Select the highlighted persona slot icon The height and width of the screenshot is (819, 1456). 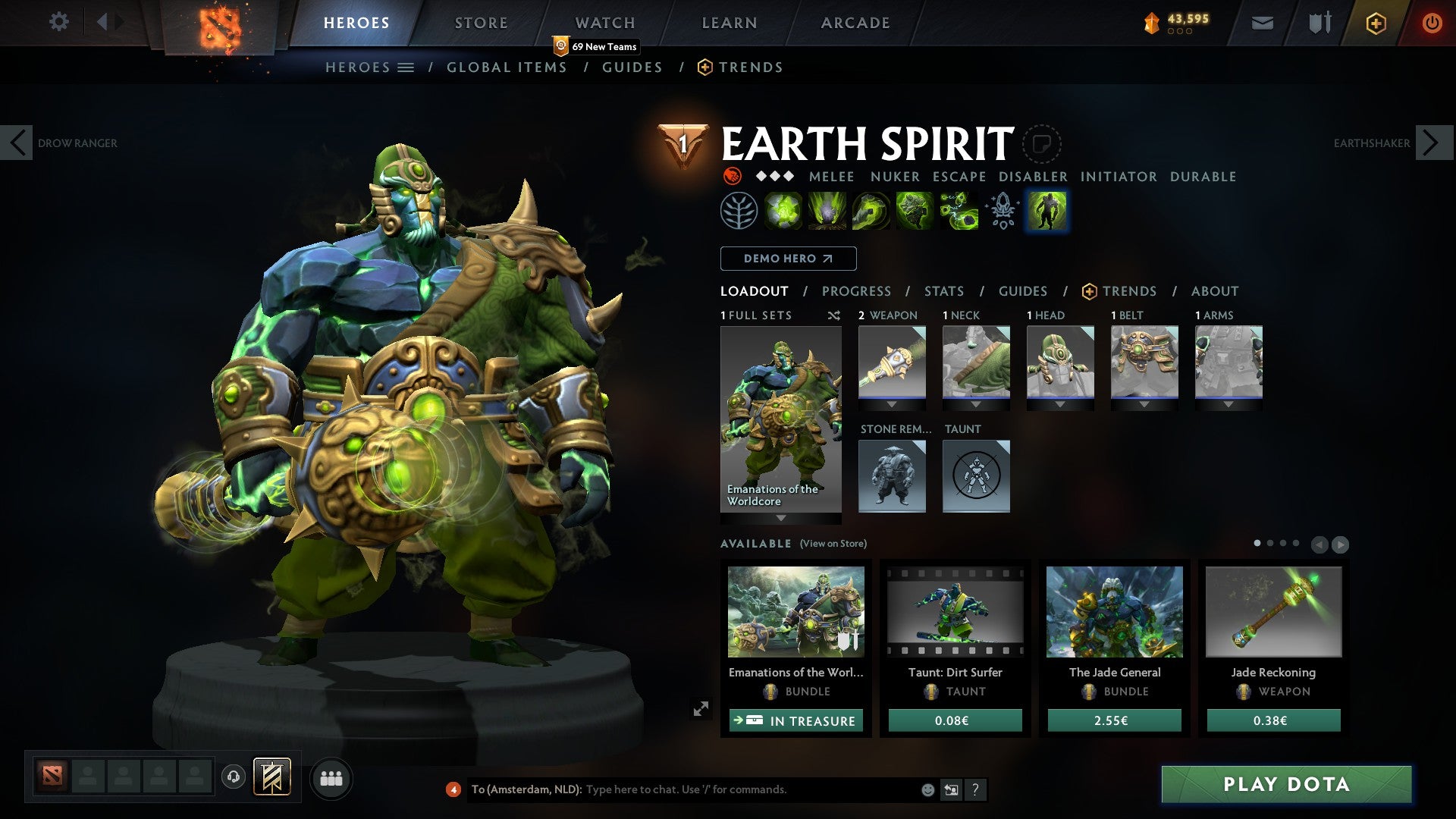click(1046, 210)
